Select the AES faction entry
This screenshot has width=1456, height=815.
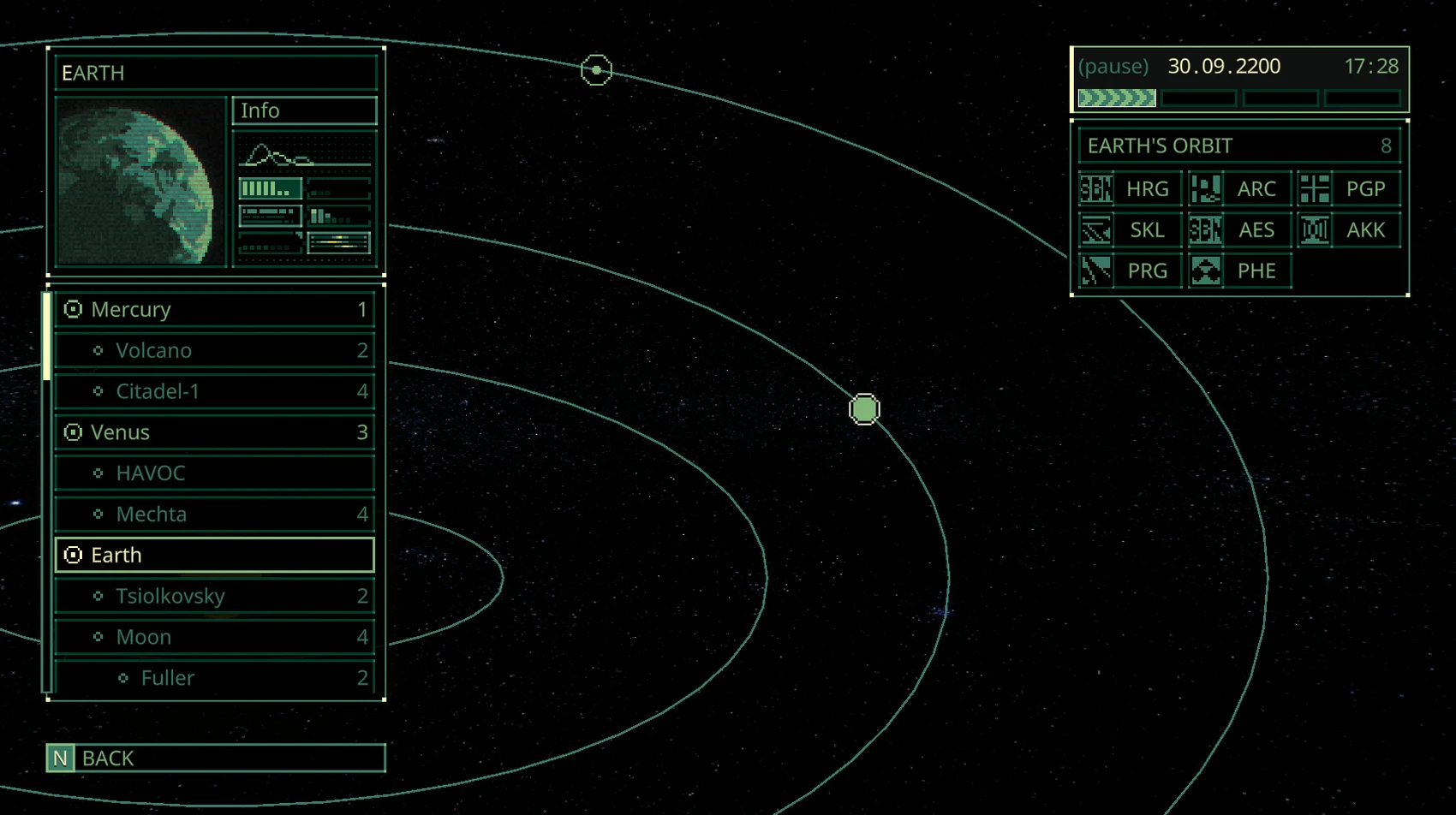pyautogui.click(x=1239, y=230)
